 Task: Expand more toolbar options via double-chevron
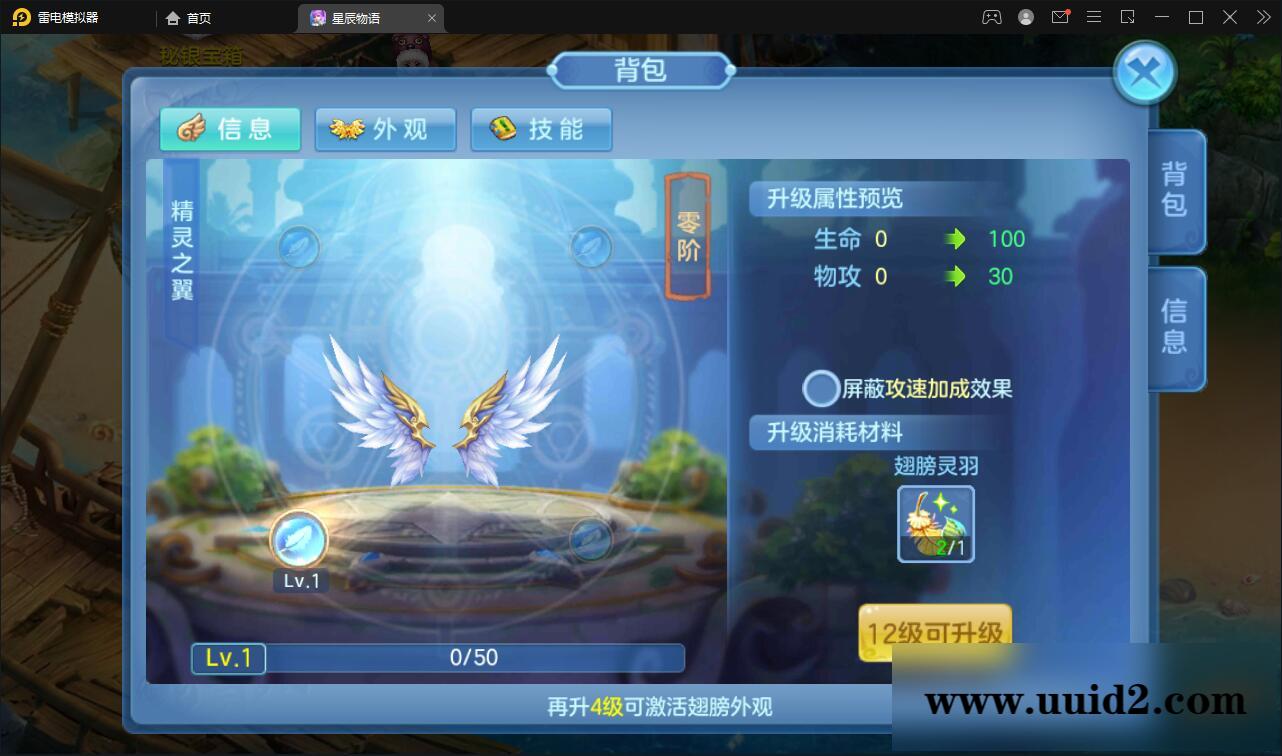click(x=1262, y=17)
